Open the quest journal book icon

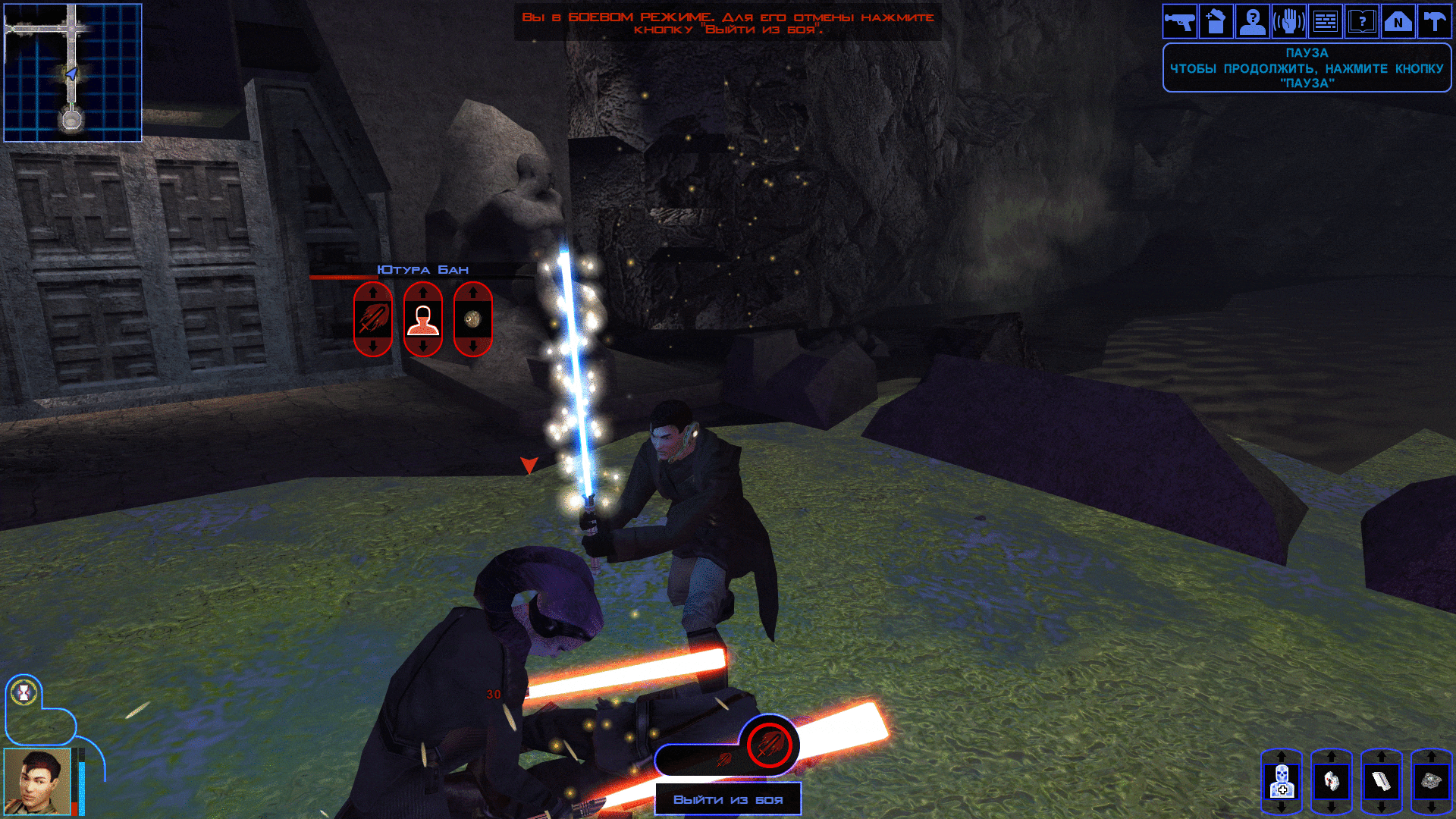[x=1362, y=21]
